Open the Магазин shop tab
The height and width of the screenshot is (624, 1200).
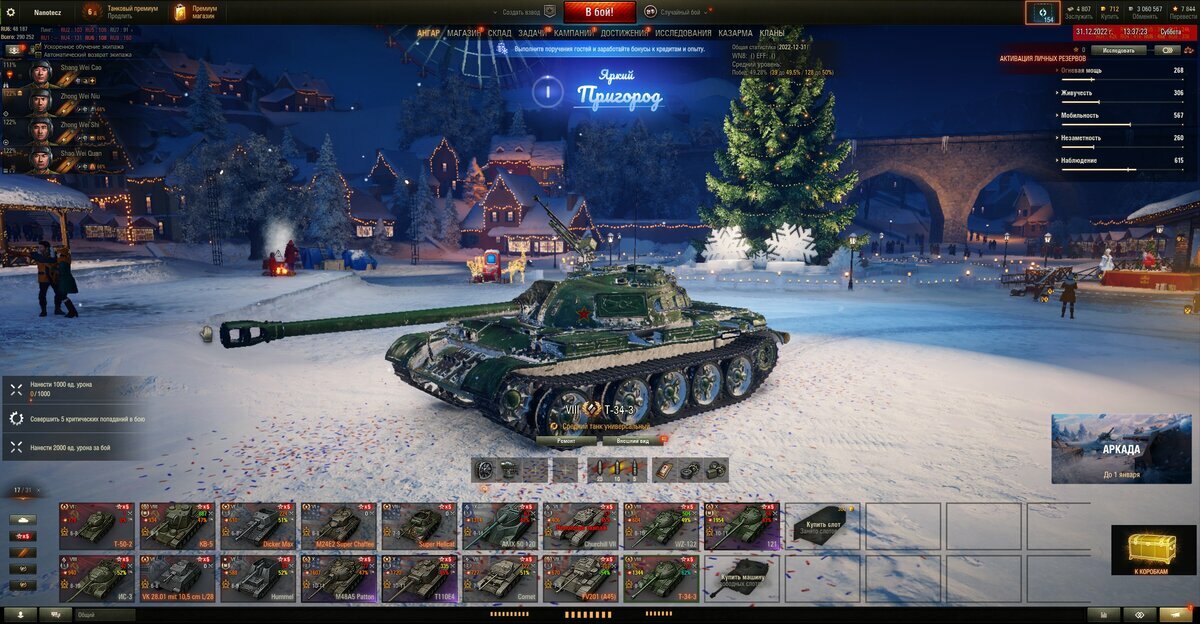tap(463, 33)
